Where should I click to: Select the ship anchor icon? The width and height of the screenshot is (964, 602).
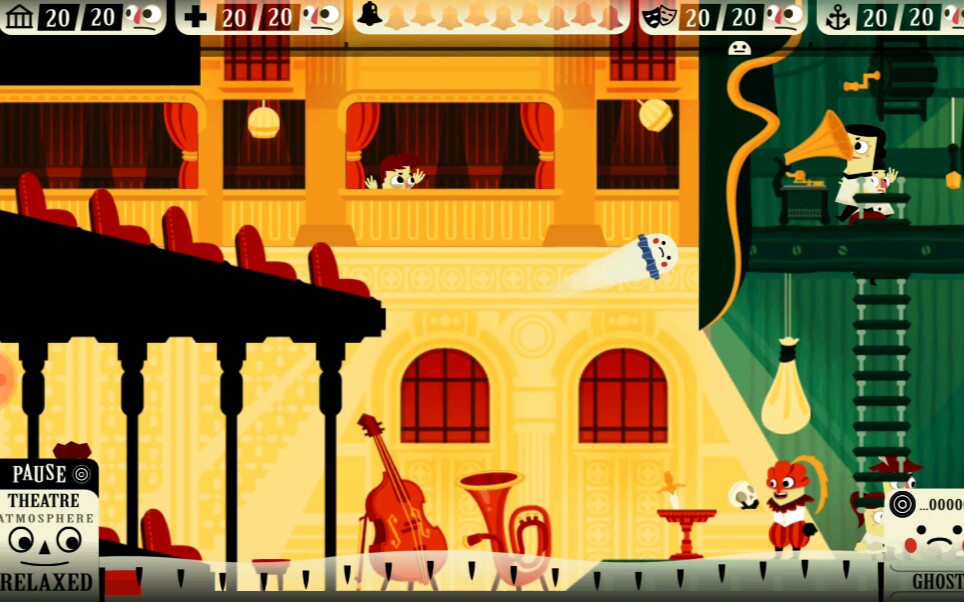click(x=837, y=17)
